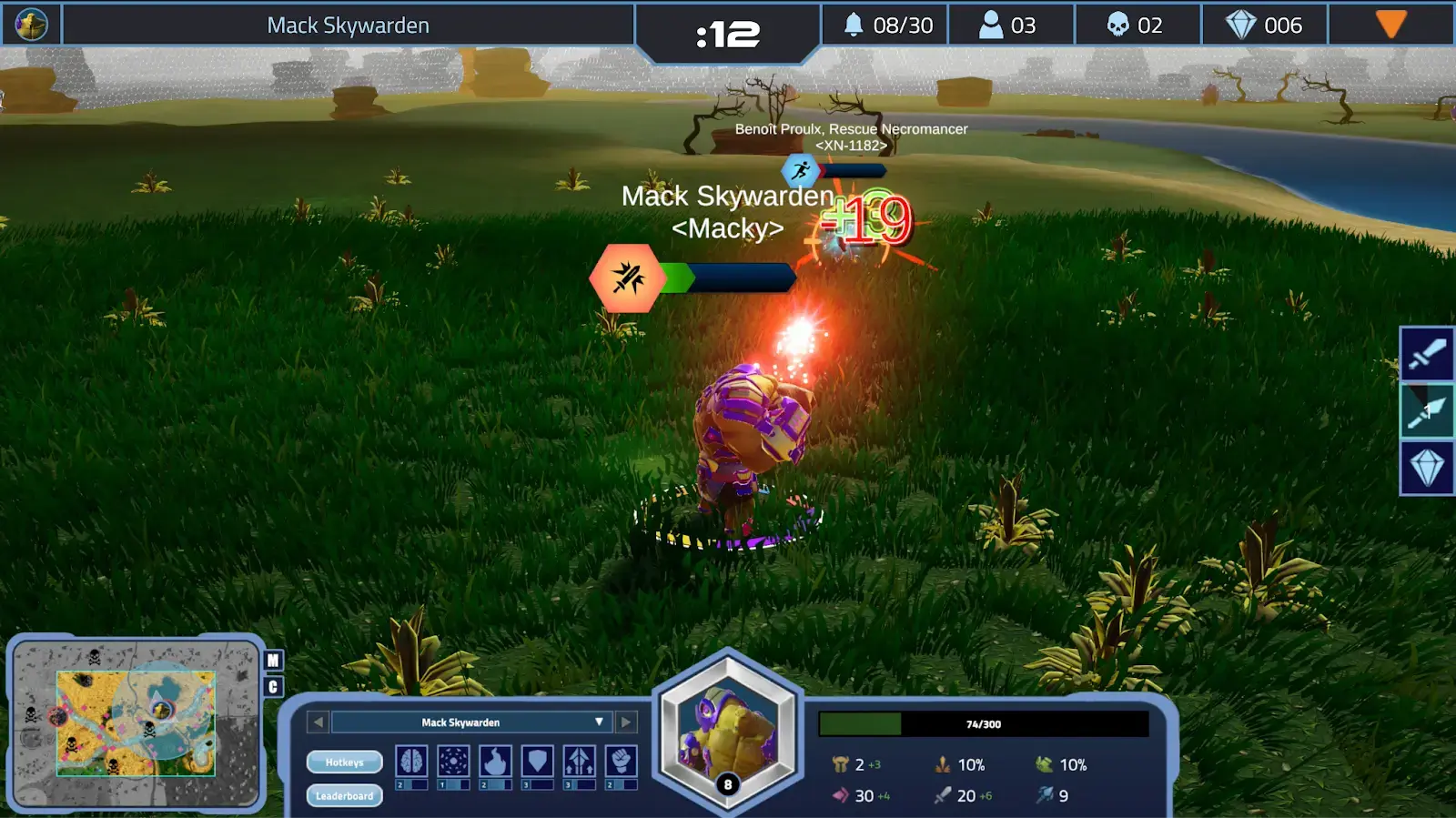The image size is (1456, 818).
Task: Open the Mack Skywarden character dropdown
Action: pyautogui.click(x=598, y=722)
